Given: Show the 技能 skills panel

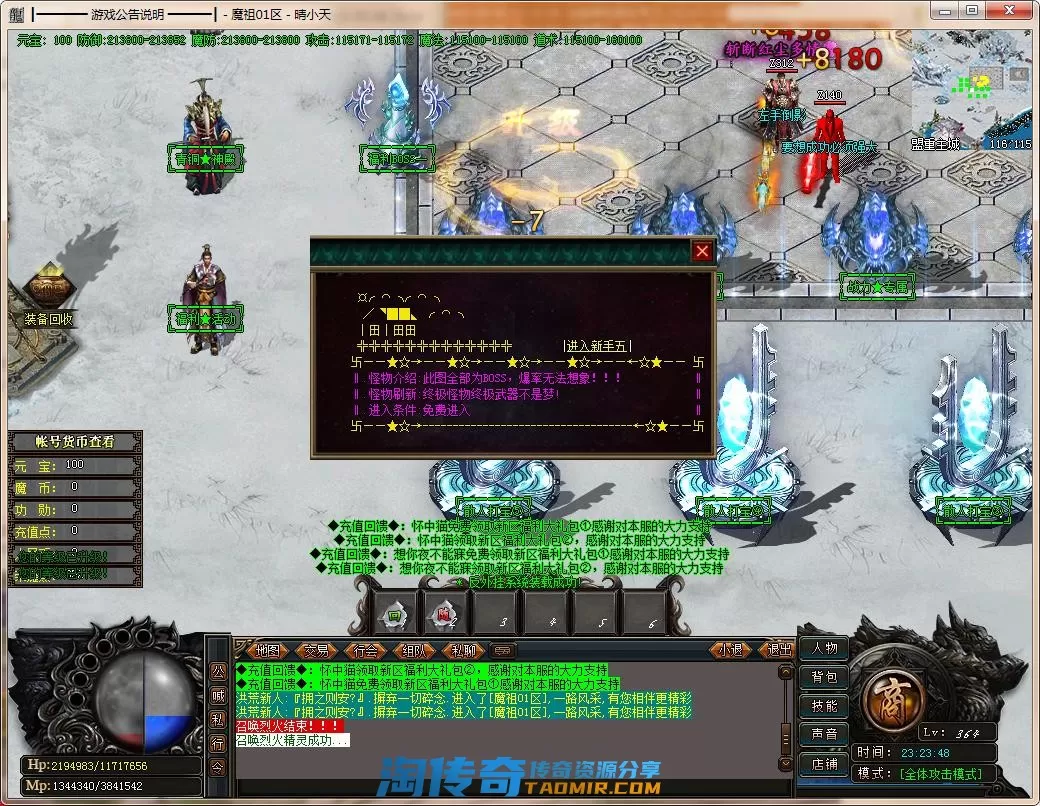Looking at the screenshot, I should click(x=824, y=706).
